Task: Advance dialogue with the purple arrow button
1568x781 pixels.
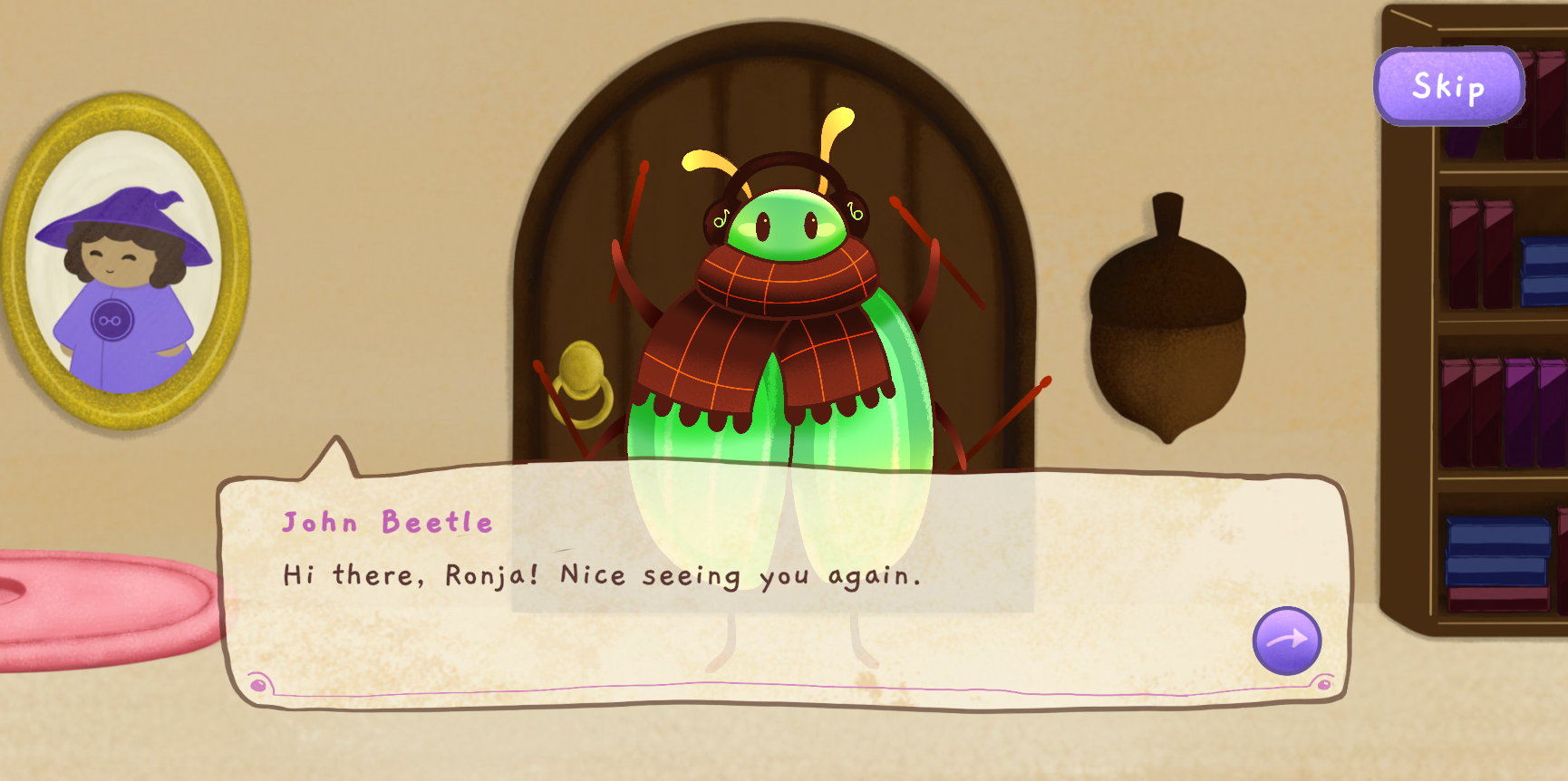Action: (x=1286, y=641)
